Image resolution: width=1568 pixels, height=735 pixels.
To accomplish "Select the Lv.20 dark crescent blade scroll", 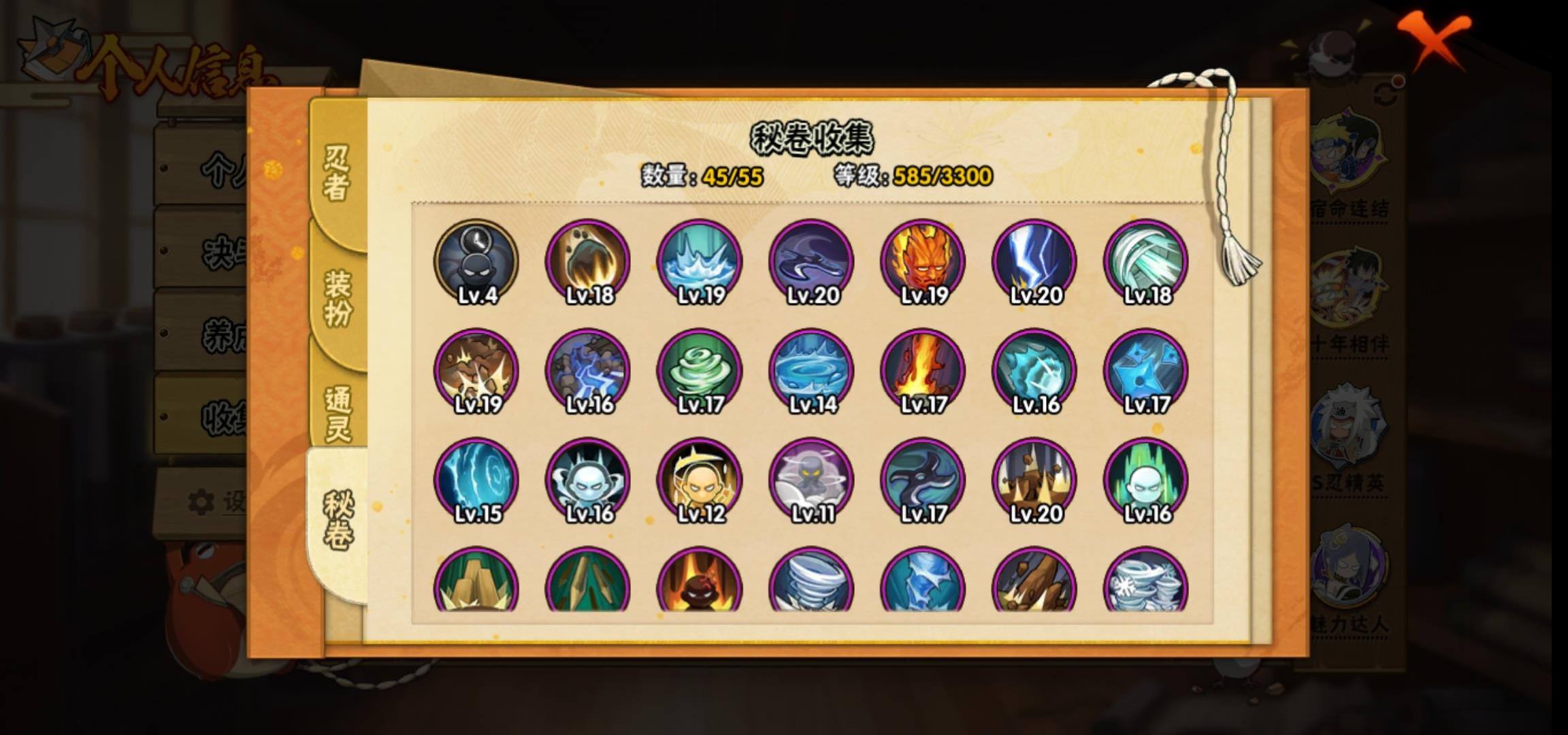I will [811, 261].
